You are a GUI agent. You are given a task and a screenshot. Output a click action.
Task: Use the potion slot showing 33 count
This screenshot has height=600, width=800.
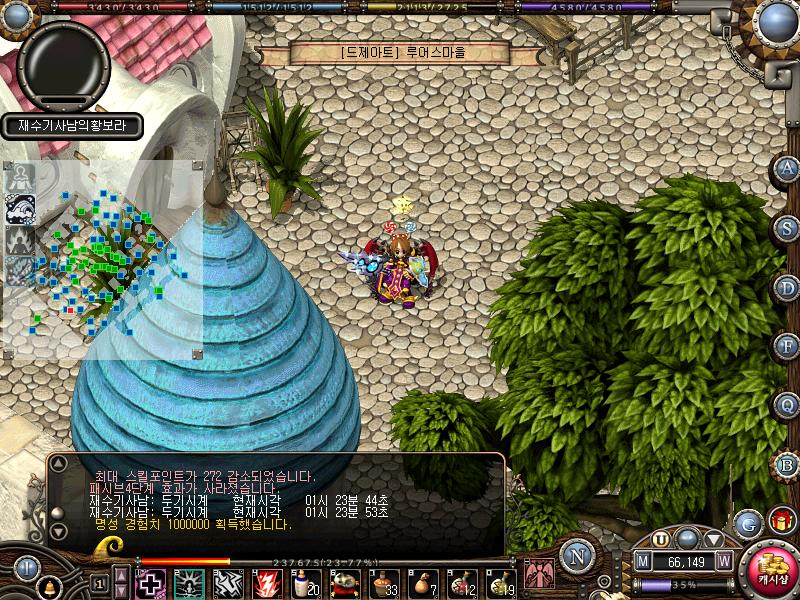pyautogui.click(x=383, y=582)
